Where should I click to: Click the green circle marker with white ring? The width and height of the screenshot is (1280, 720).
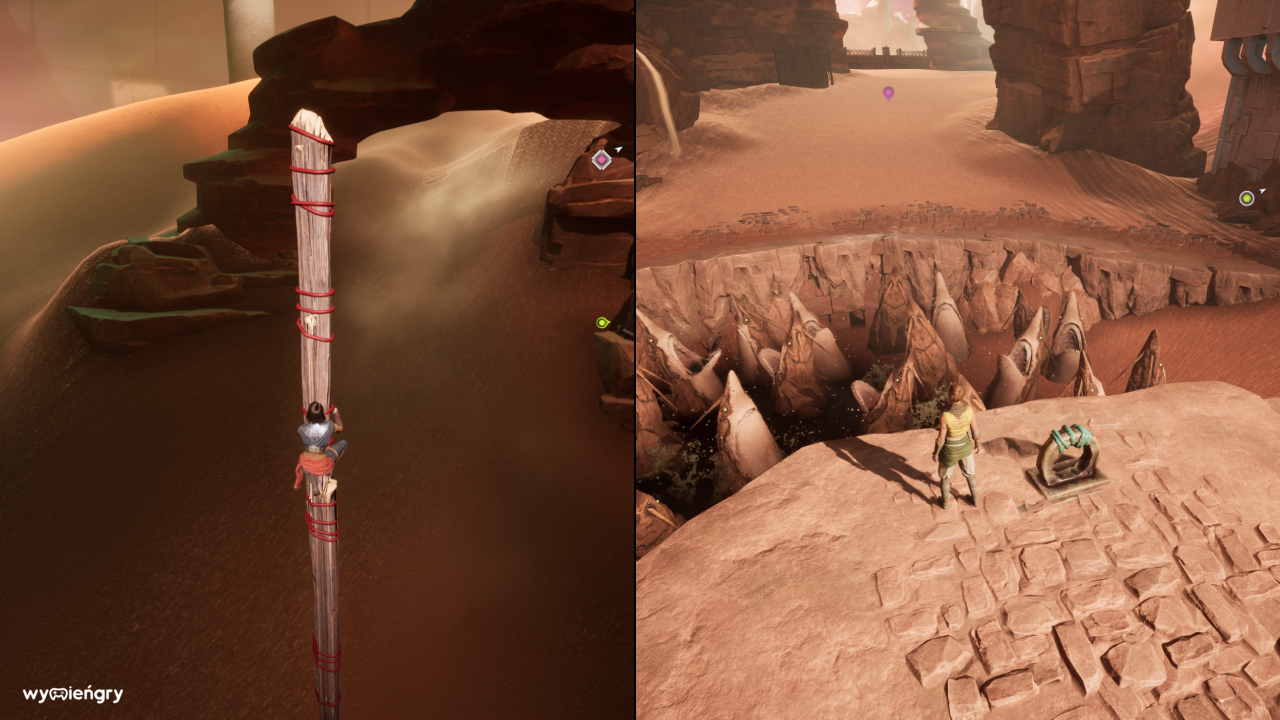(x=1246, y=198)
